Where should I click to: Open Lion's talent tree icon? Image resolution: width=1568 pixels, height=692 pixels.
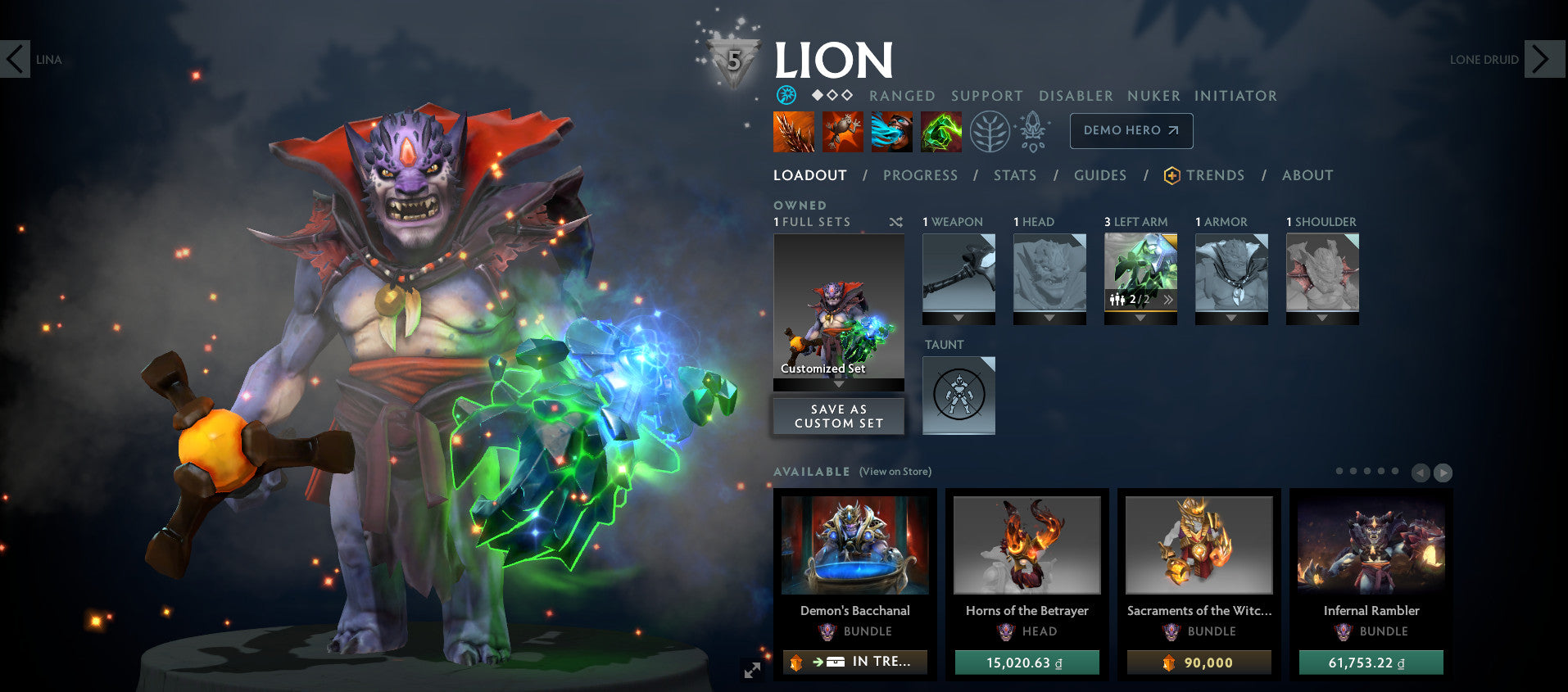pyautogui.click(x=991, y=130)
